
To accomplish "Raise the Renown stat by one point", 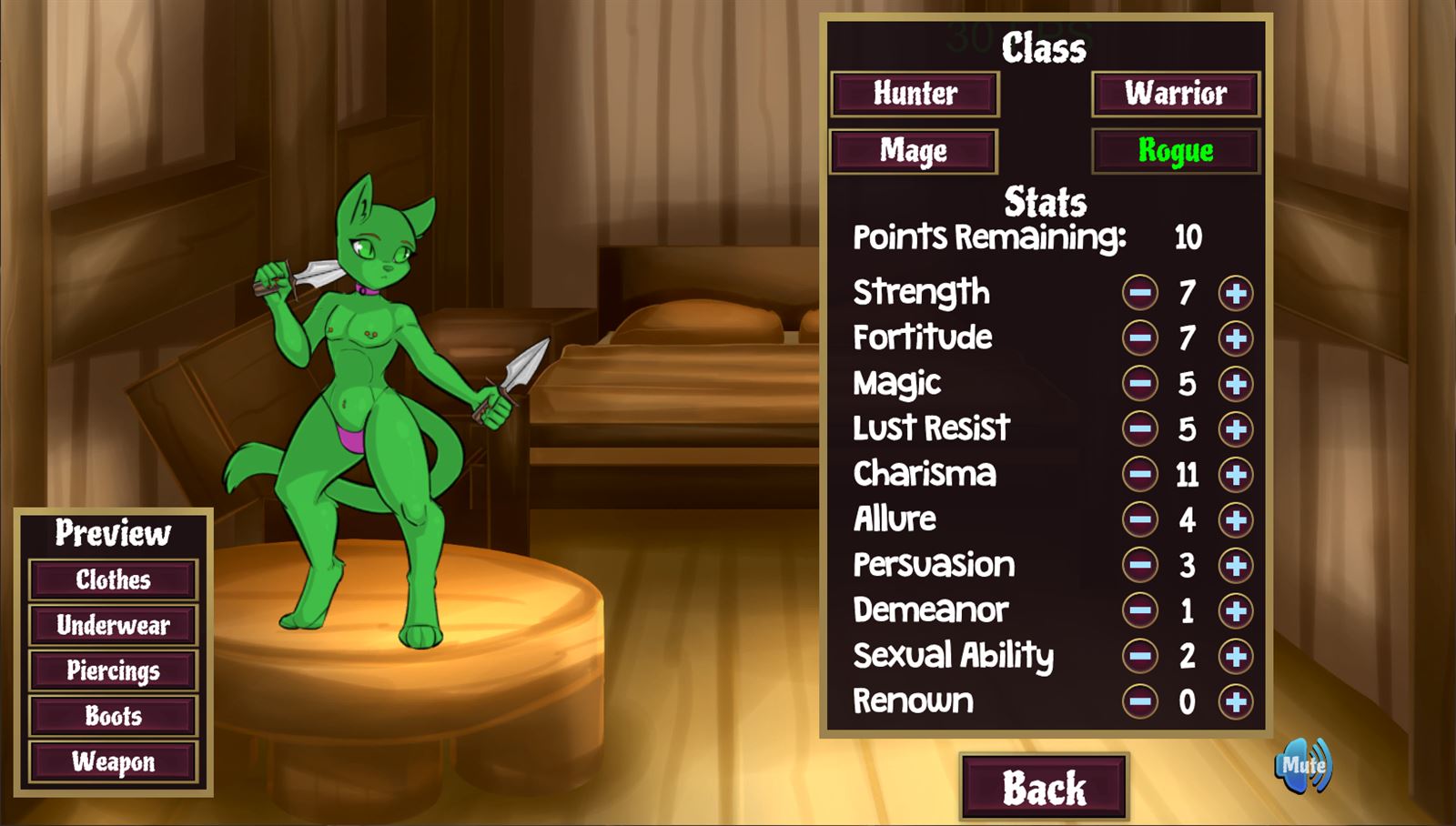I will coord(1235,701).
